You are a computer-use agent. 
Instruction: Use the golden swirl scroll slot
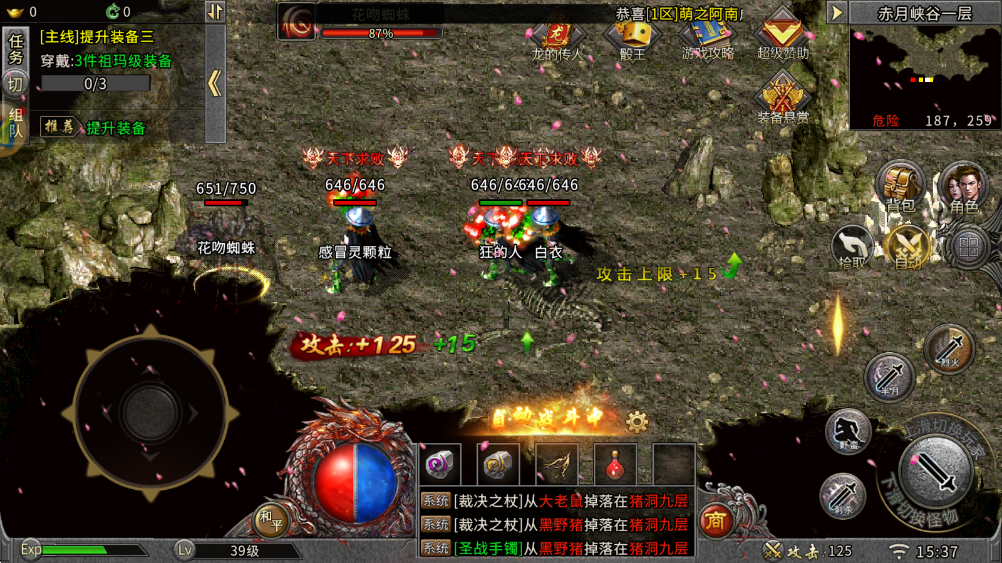[498, 464]
